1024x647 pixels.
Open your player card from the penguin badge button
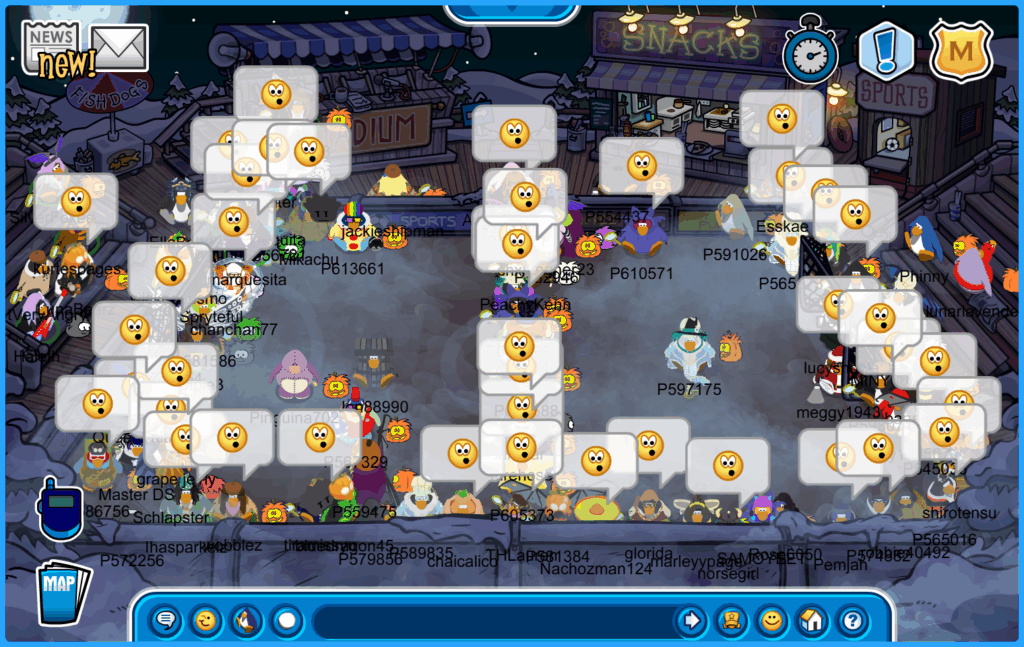coord(731,621)
